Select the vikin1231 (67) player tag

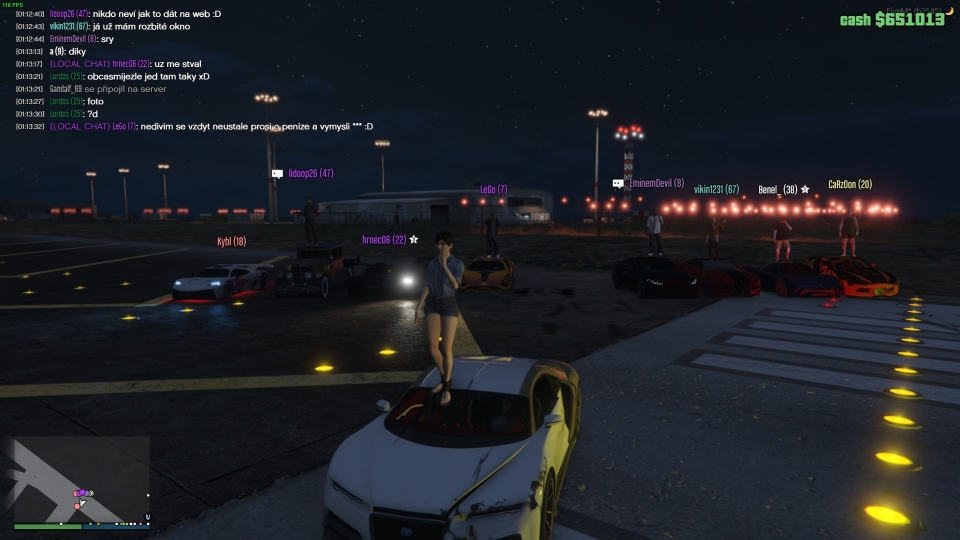click(716, 189)
